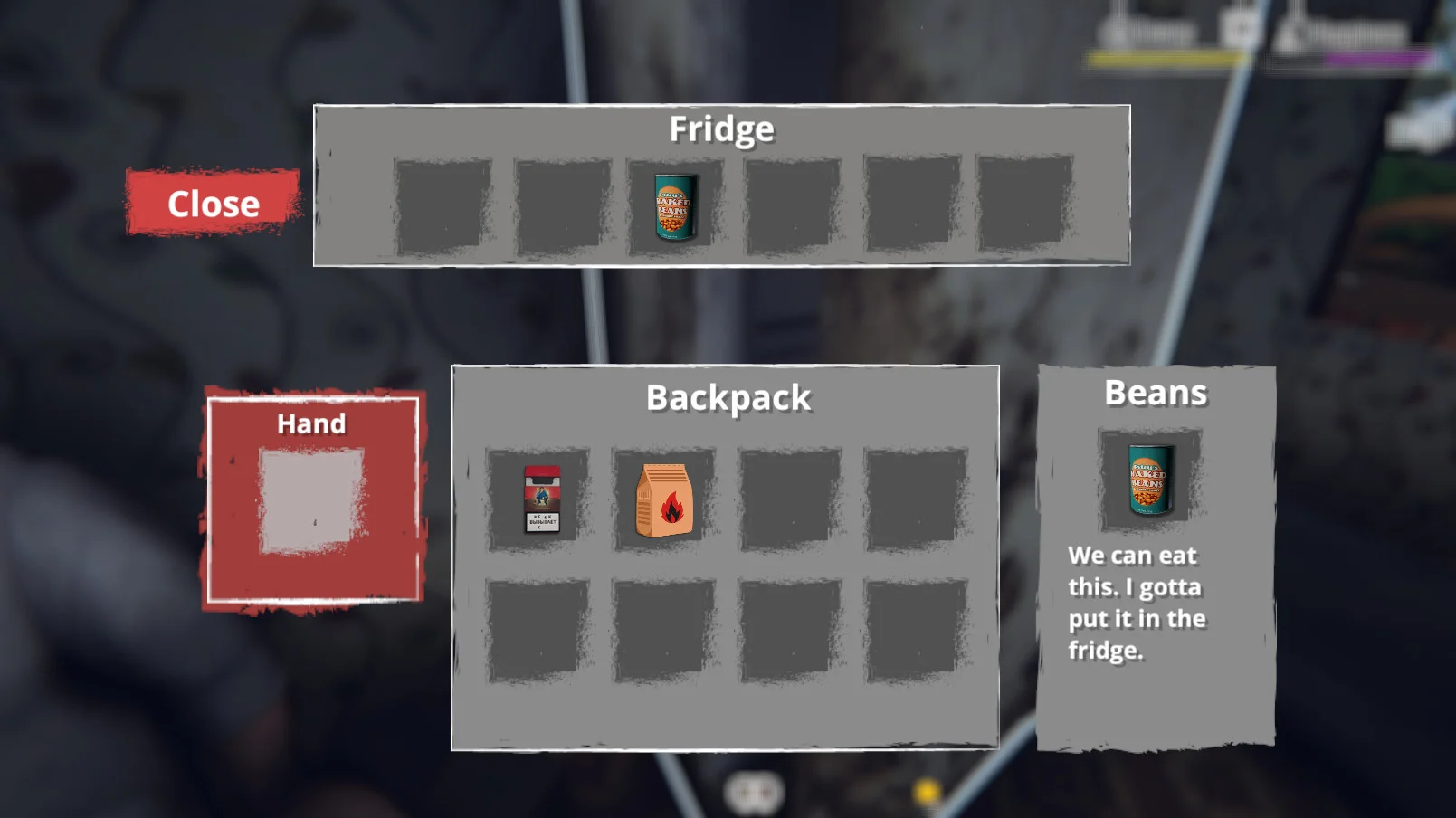Click the empty Hand slot
This screenshot has height=818, width=1456.
[311, 500]
